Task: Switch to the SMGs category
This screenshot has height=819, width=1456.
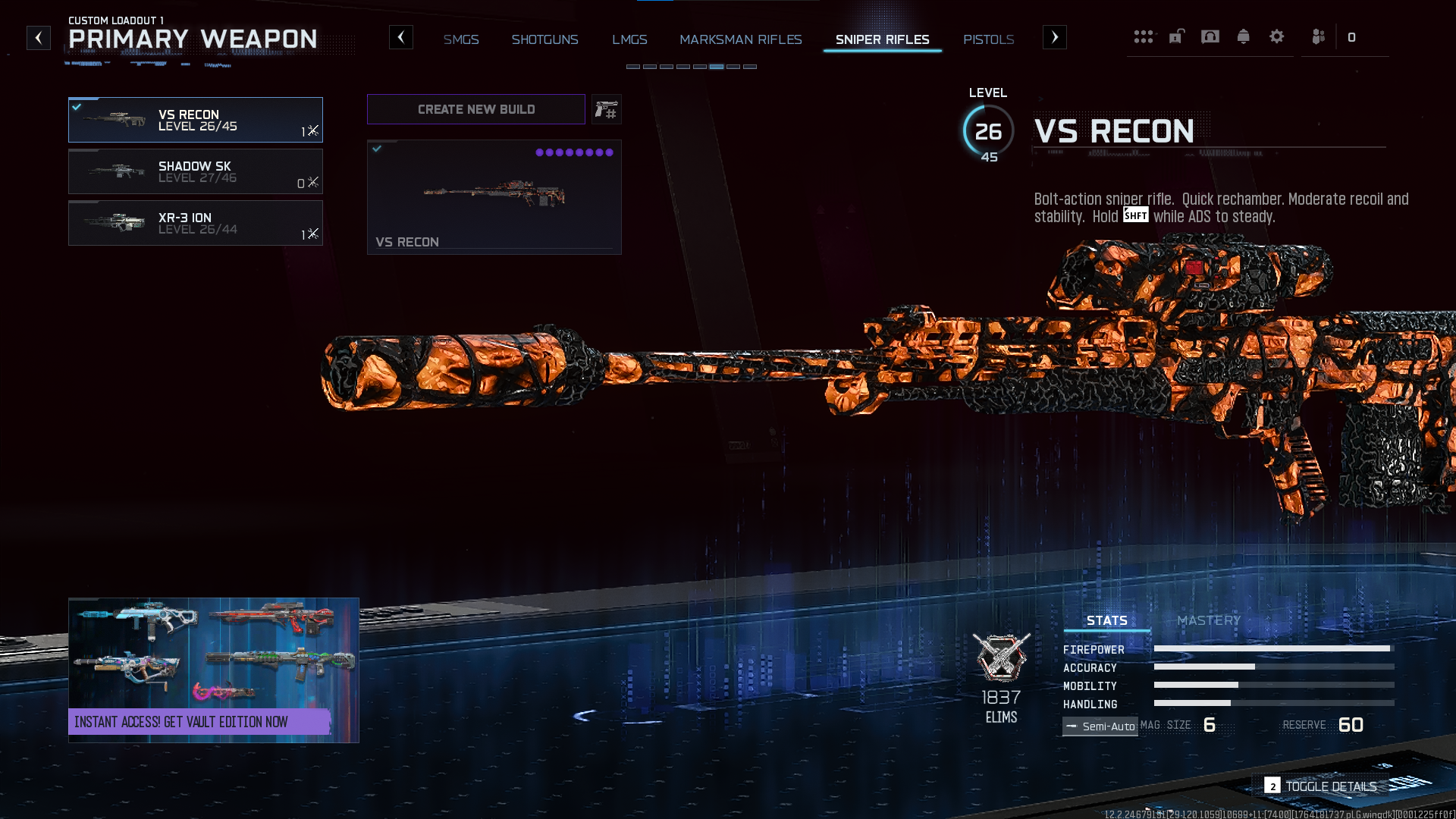Action: coord(461,39)
